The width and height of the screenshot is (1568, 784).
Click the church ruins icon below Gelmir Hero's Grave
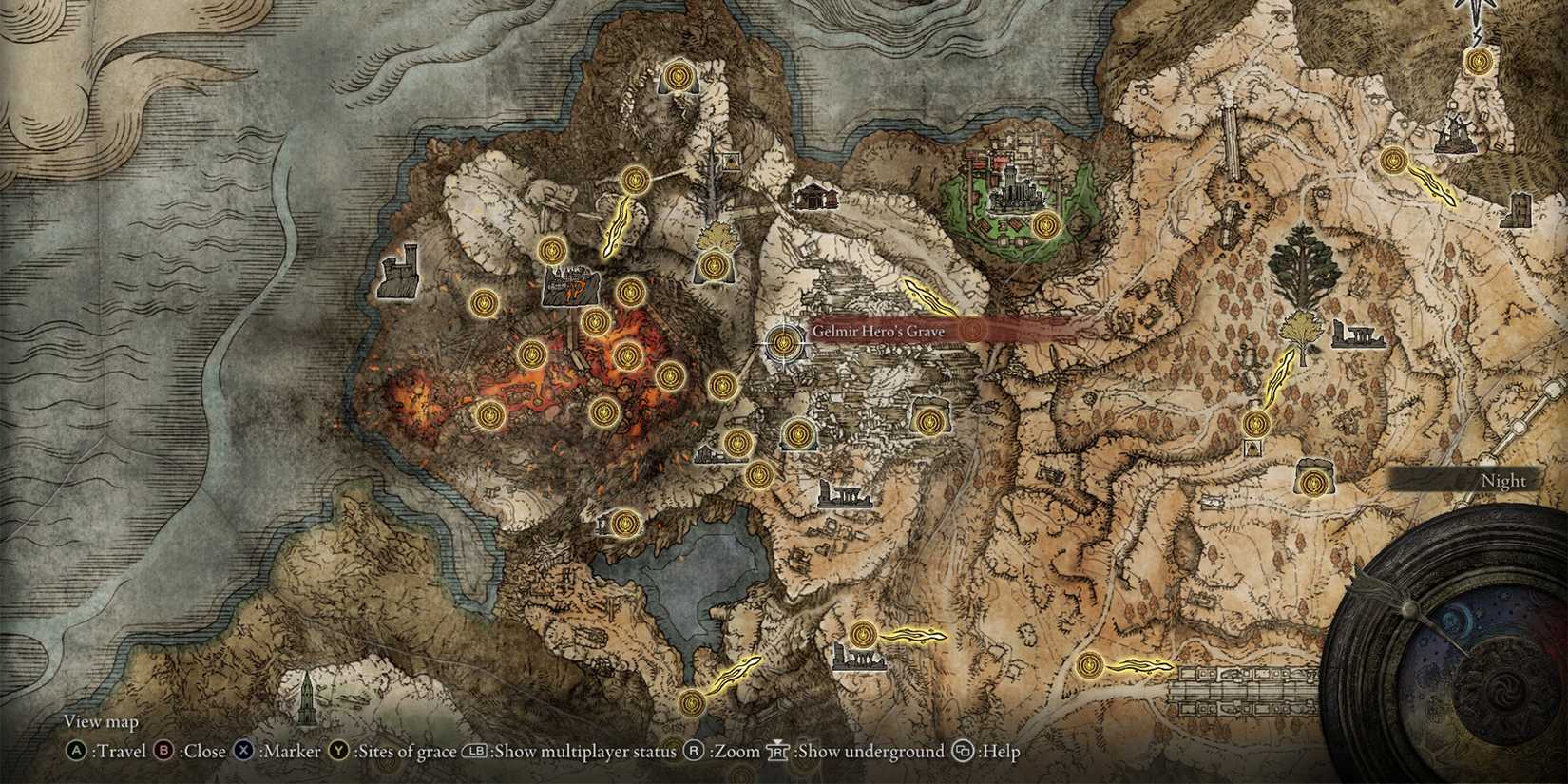(x=846, y=494)
